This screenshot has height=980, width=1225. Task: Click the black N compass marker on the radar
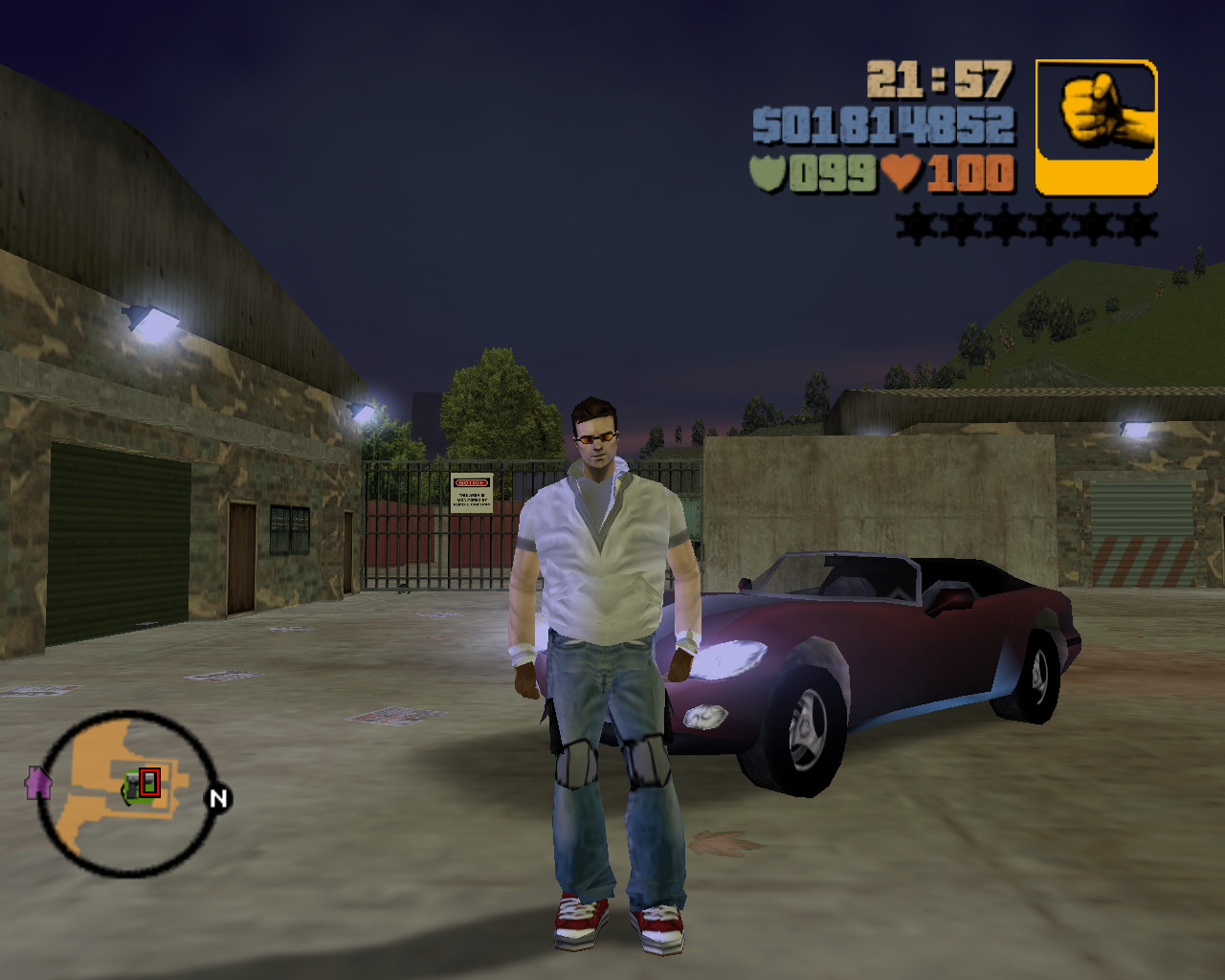[218, 797]
